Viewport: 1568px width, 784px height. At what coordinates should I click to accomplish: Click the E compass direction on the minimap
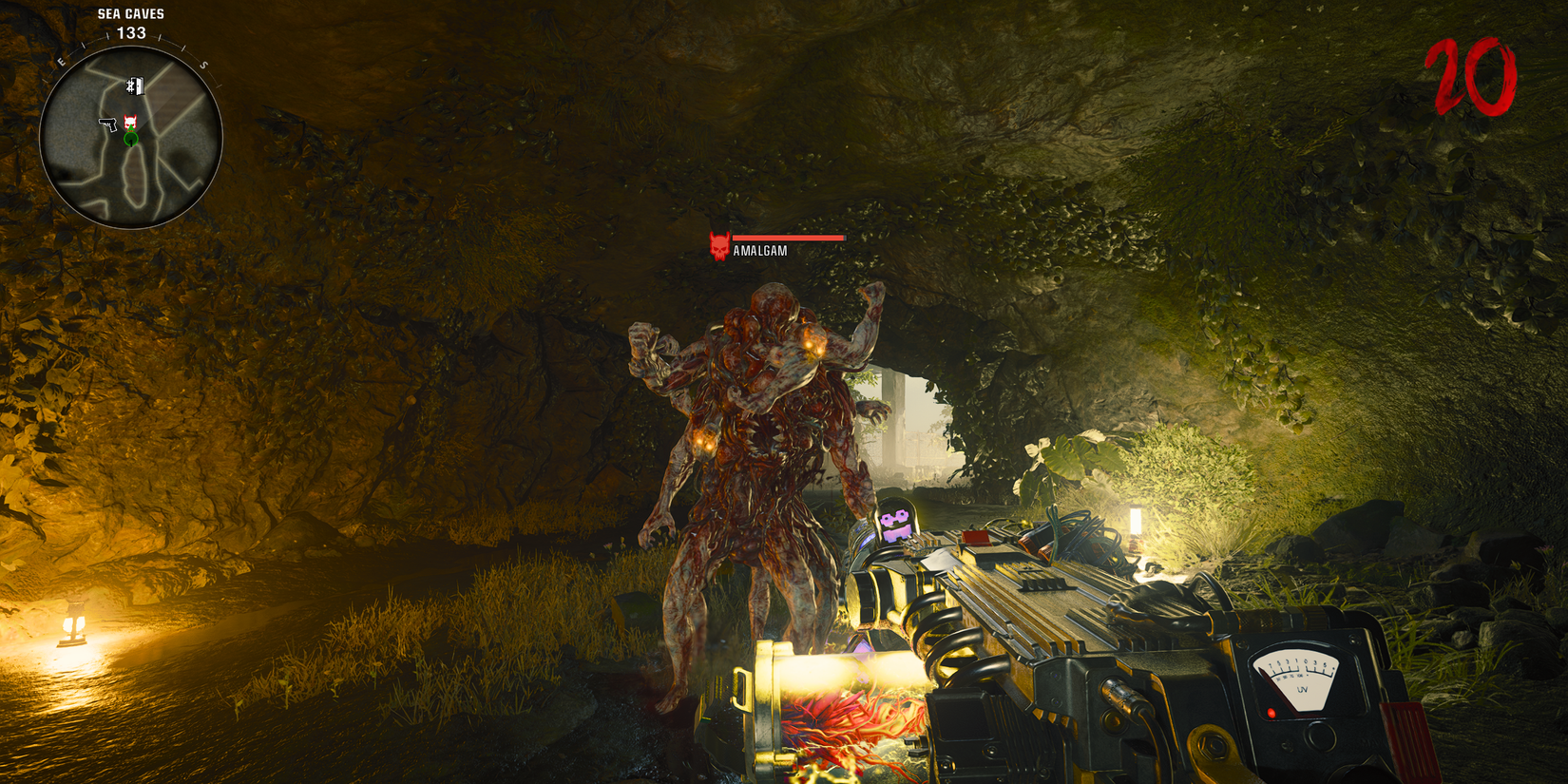(61, 60)
